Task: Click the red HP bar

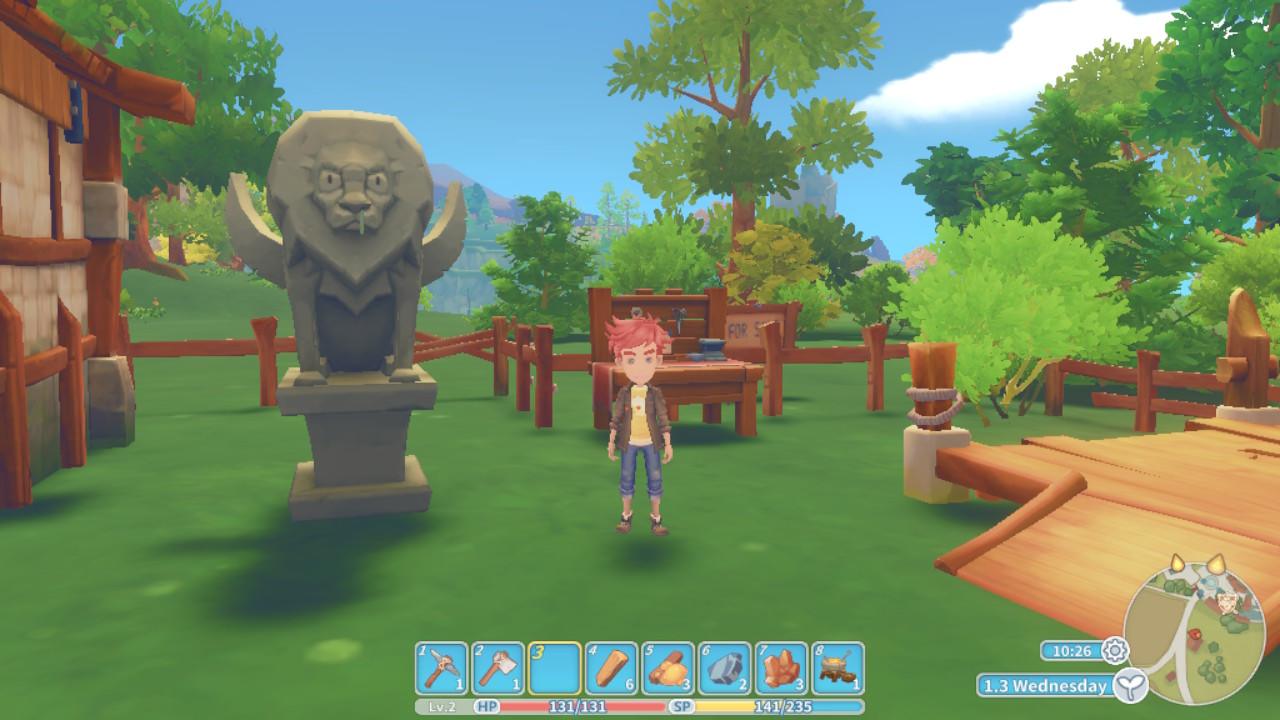Action: point(580,706)
